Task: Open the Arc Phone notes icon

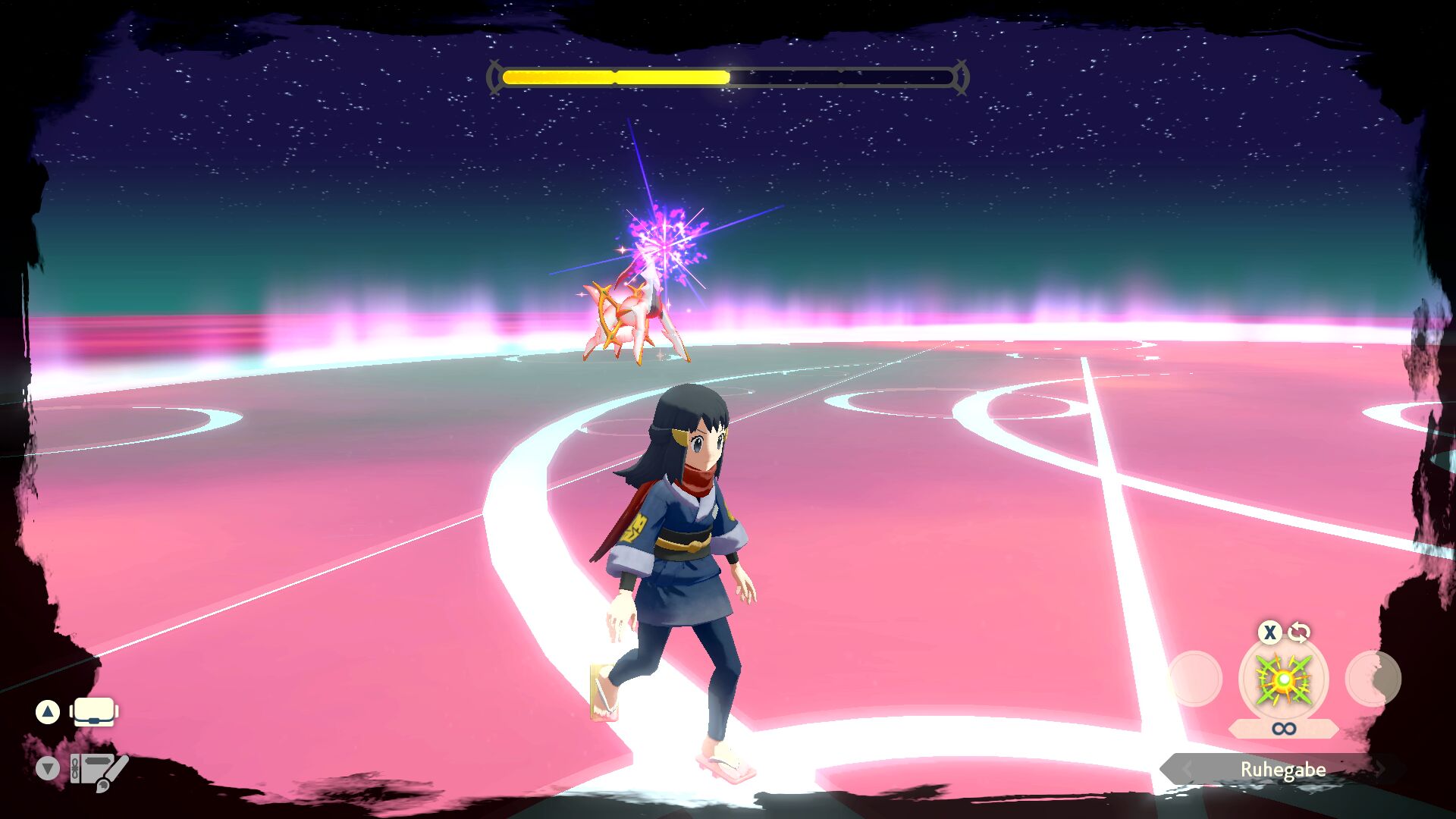Action: 99,770
